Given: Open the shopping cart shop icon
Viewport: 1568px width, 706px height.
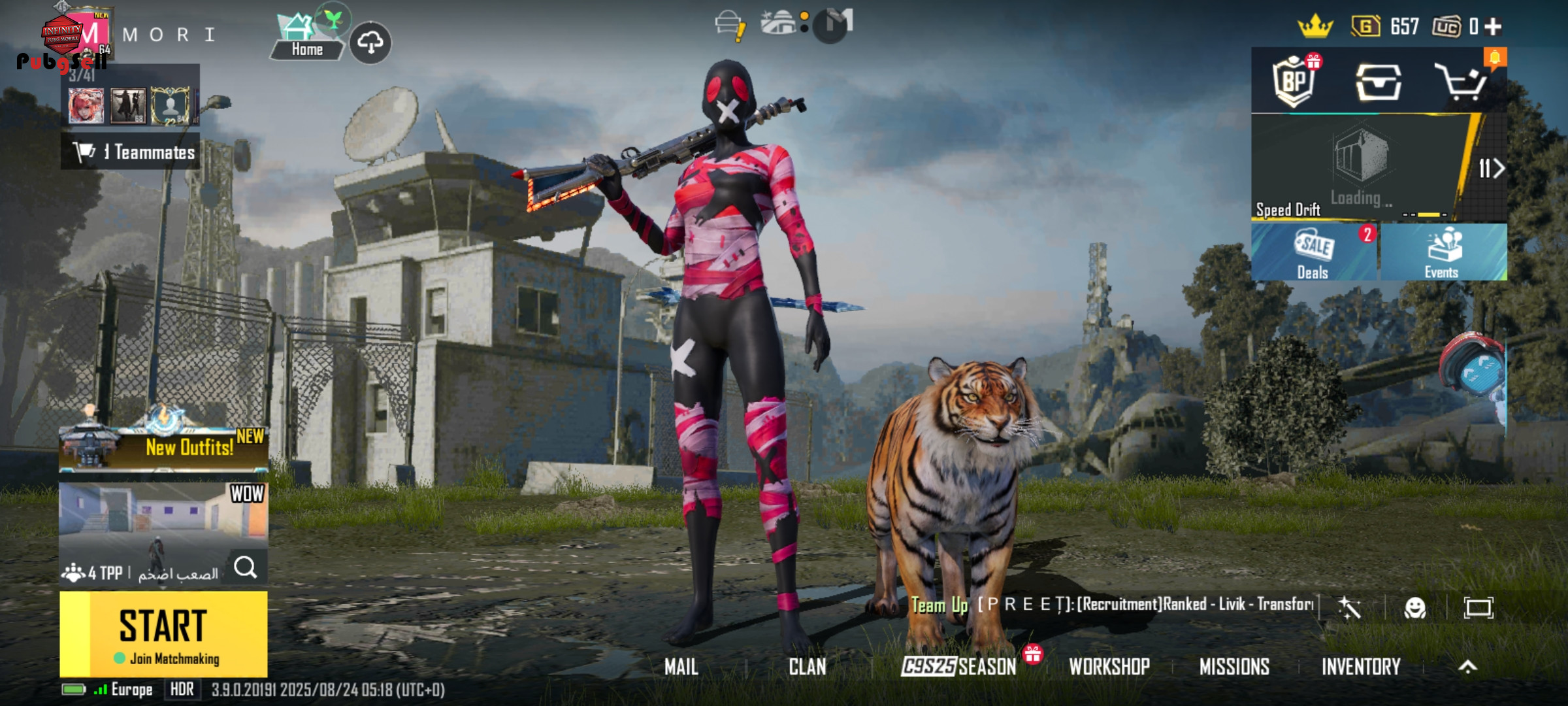Looking at the screenshot, I should point(1462,81).
